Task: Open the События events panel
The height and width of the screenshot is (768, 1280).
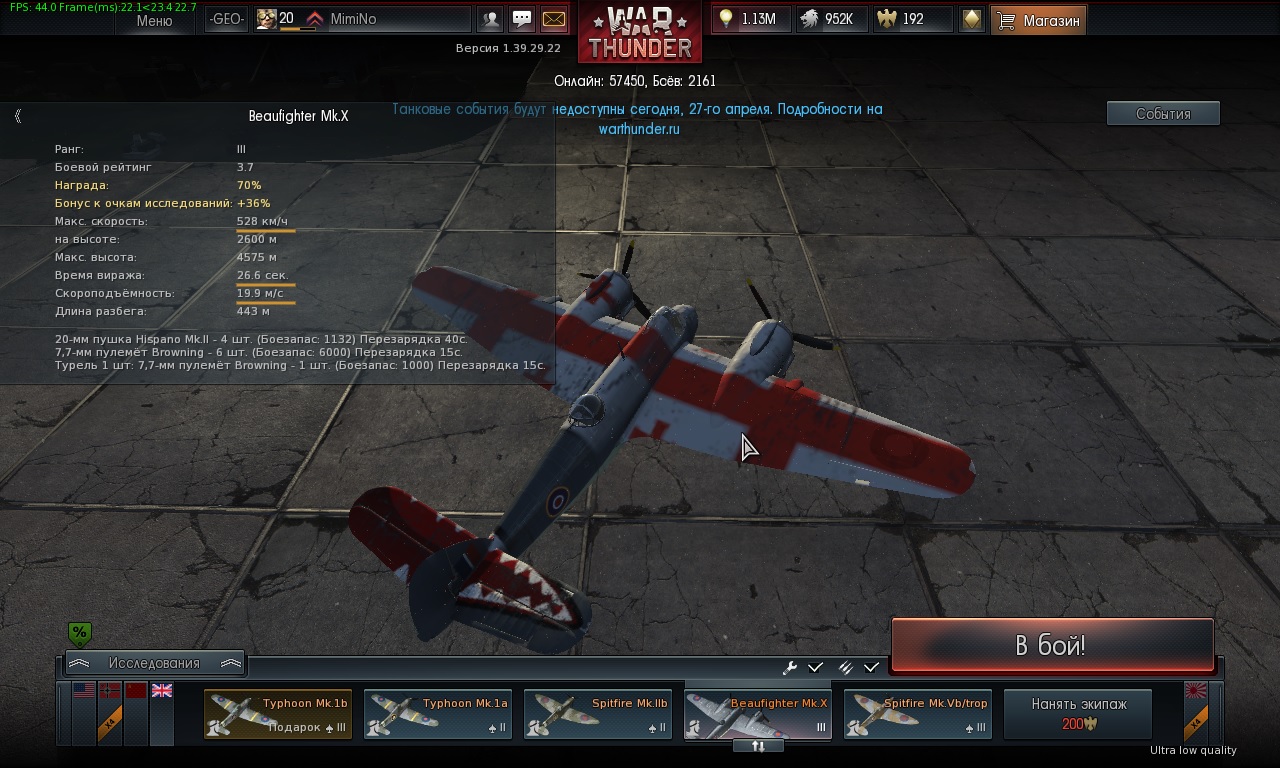Action: (x=1163, y=114)
